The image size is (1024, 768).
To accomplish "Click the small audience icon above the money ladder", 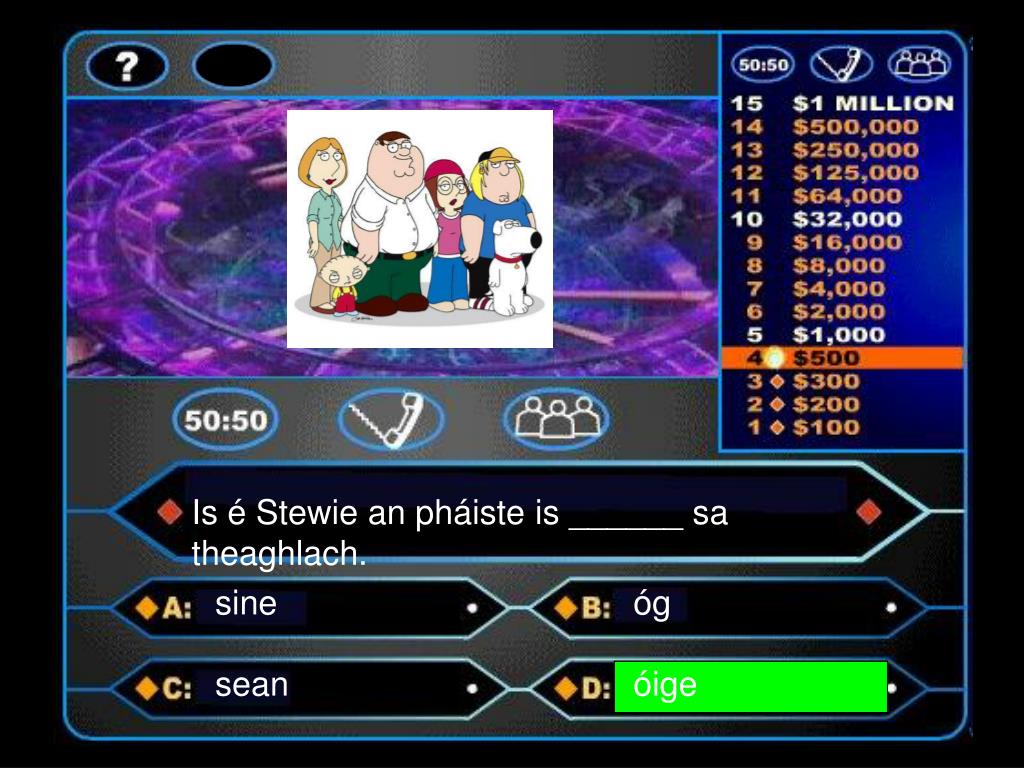I will [x=920, y=66].
